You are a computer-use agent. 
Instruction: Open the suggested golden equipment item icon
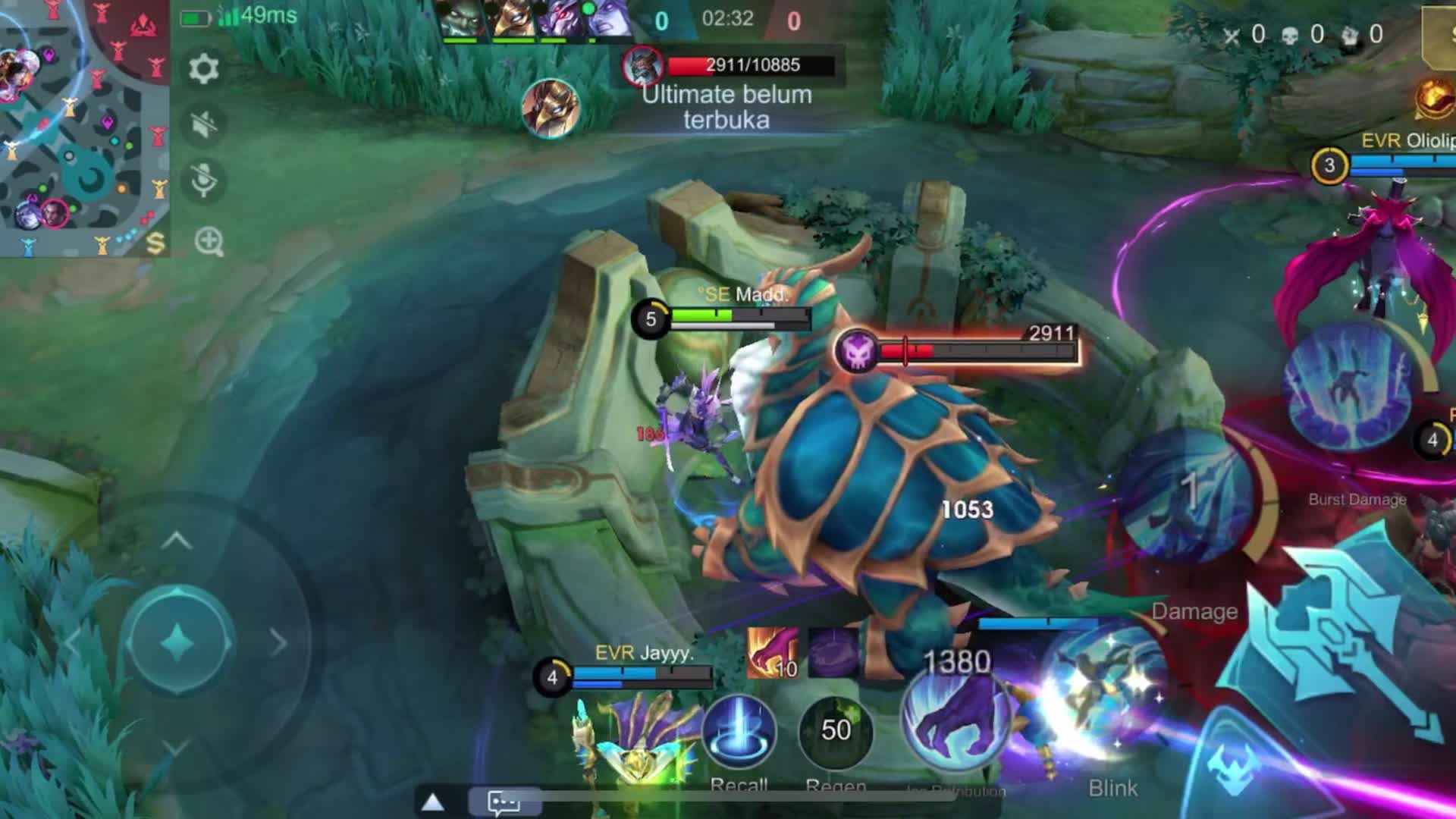[1433, 99]
